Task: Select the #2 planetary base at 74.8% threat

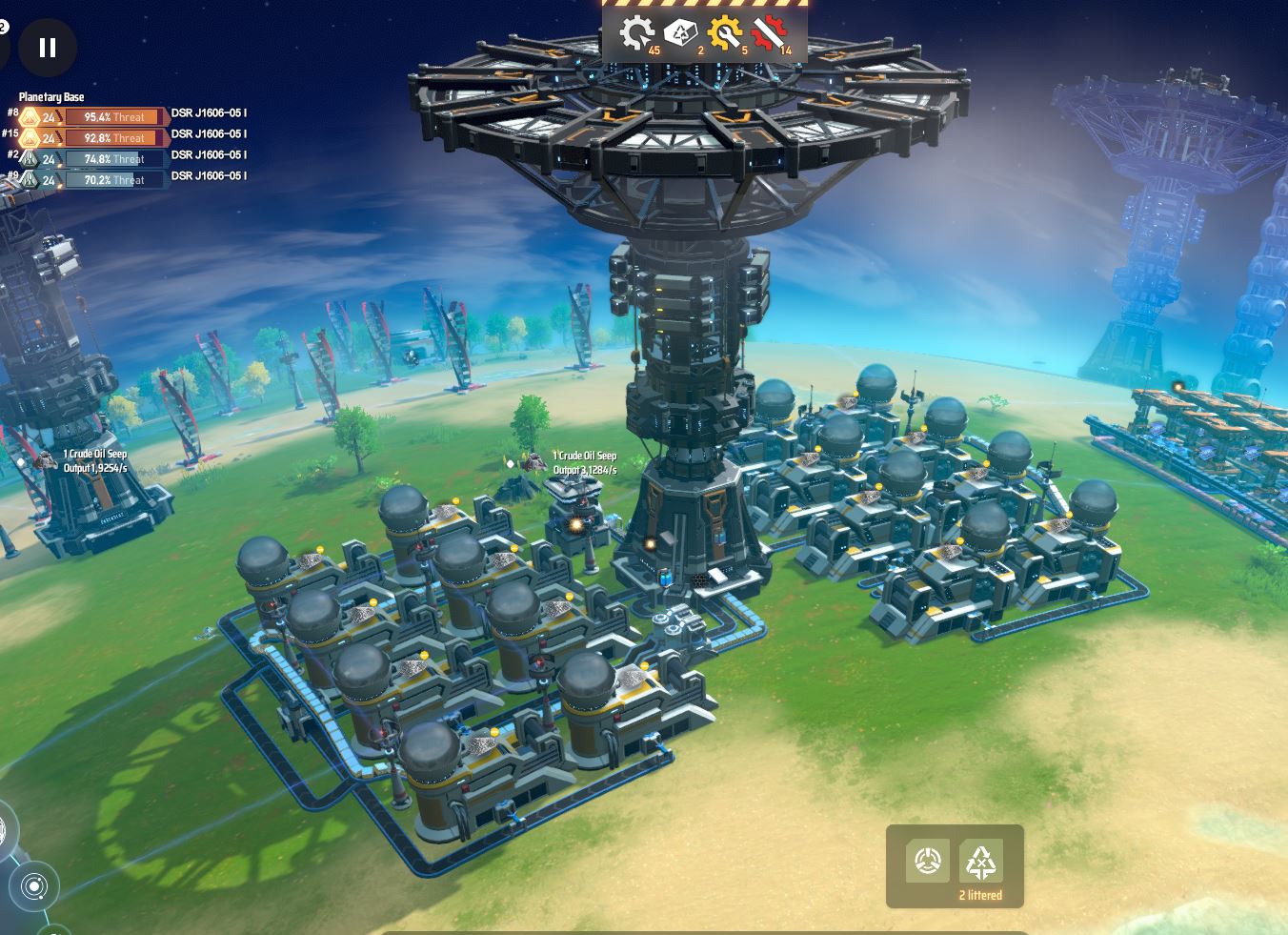Action: click(x=114, y=159)
